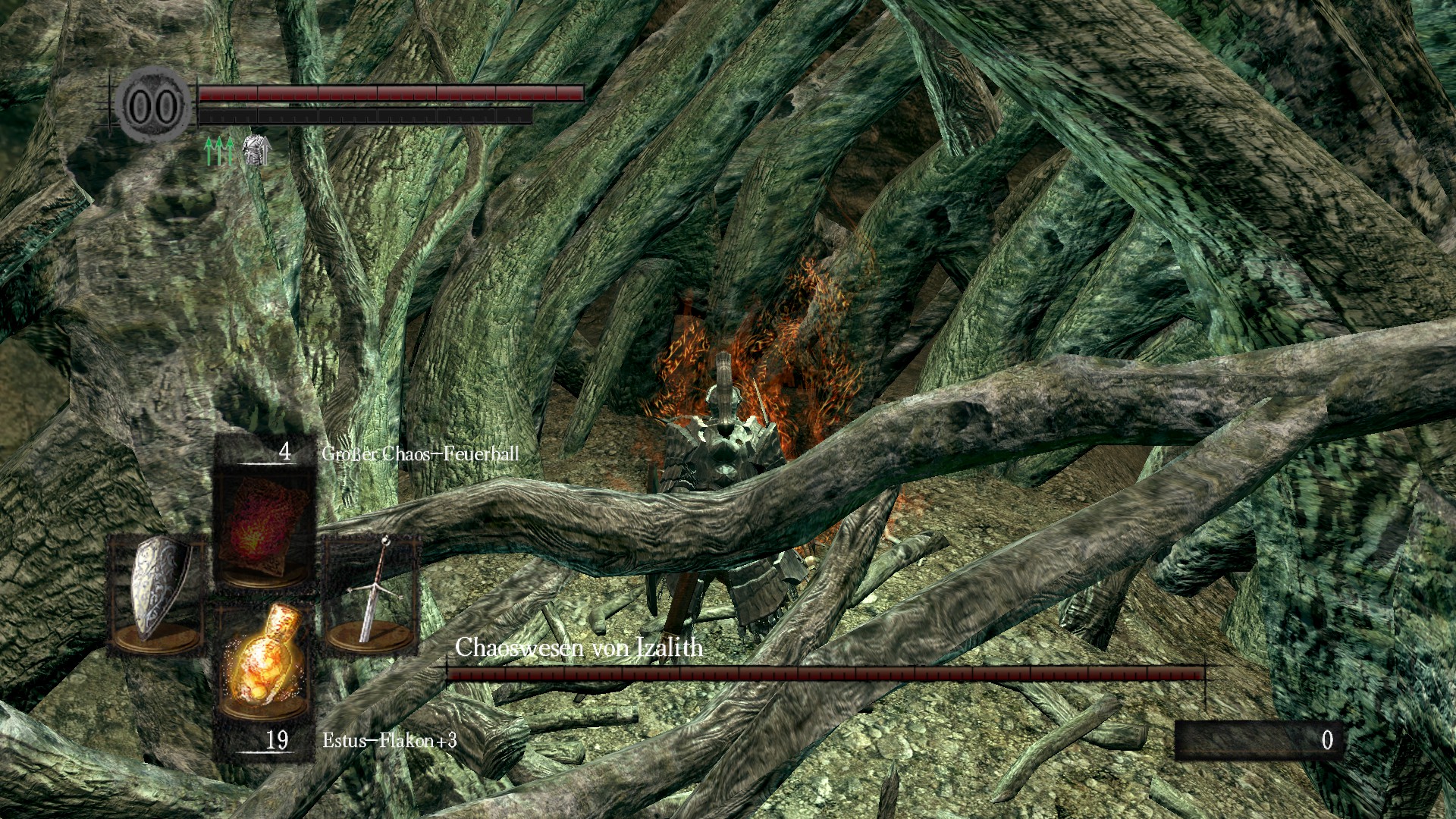1456x819 pixels.
Task: Use the Estus-Flakon+3 item slot
Action: 264,661
